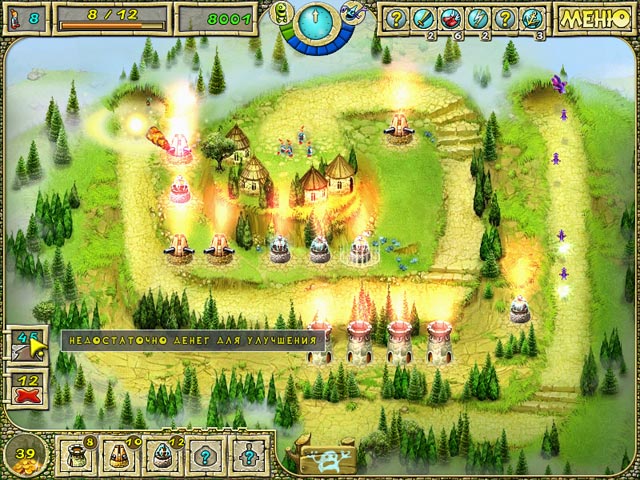Viewport: 640px width, 480px height.
Task: Activate the red meteor spell
Action: pos(451,17)
